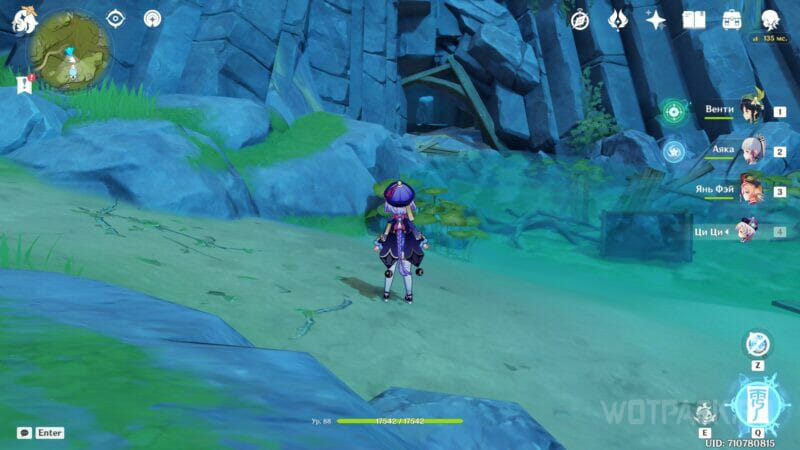
Task: Open the Paimon menu
Action: (24, 21)
